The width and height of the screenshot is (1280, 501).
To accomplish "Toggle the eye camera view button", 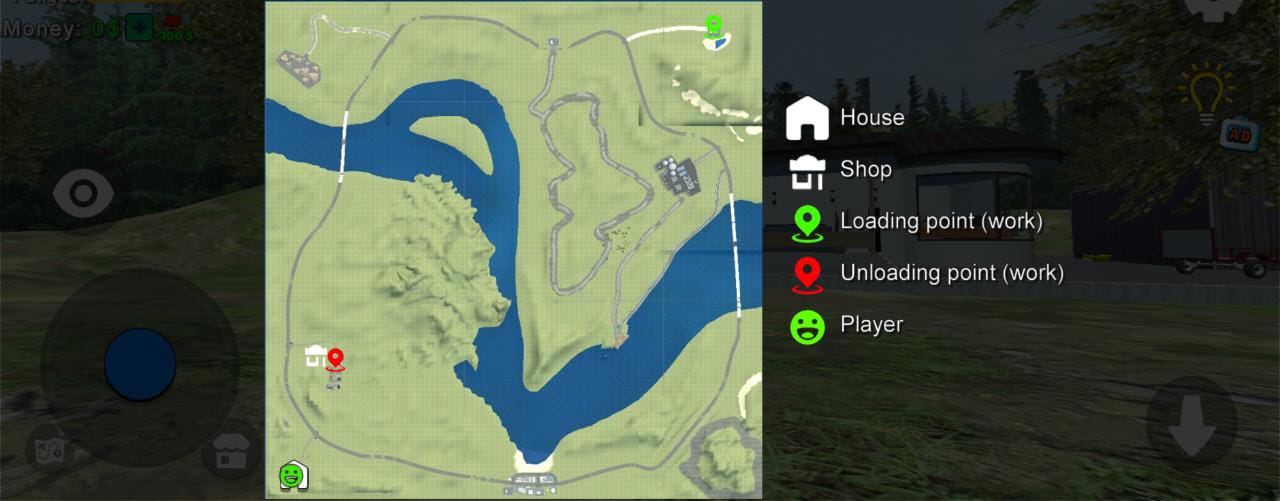I will coord(83,194).
